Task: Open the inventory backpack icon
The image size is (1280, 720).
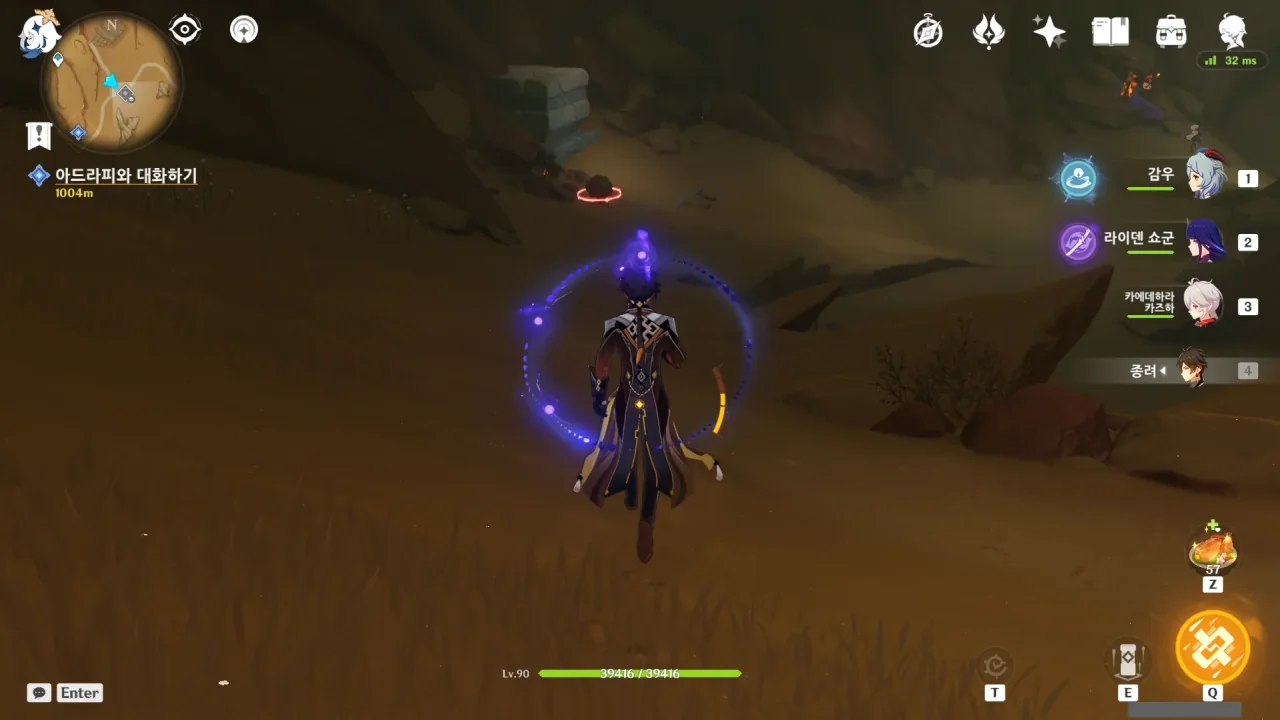Action: [x=1170, y=32]
